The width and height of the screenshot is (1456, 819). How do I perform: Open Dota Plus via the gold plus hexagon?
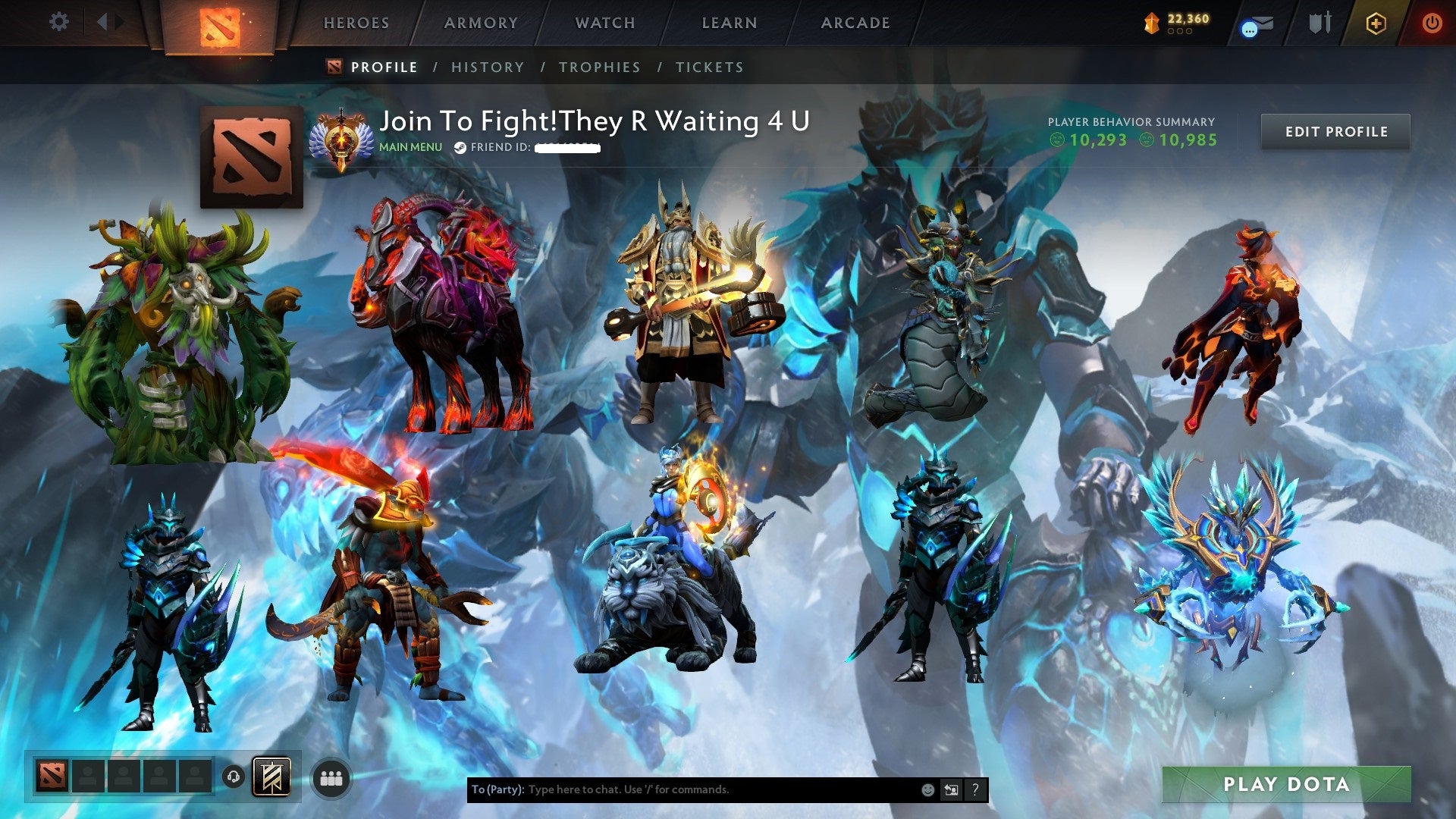tap(1377, 24)
